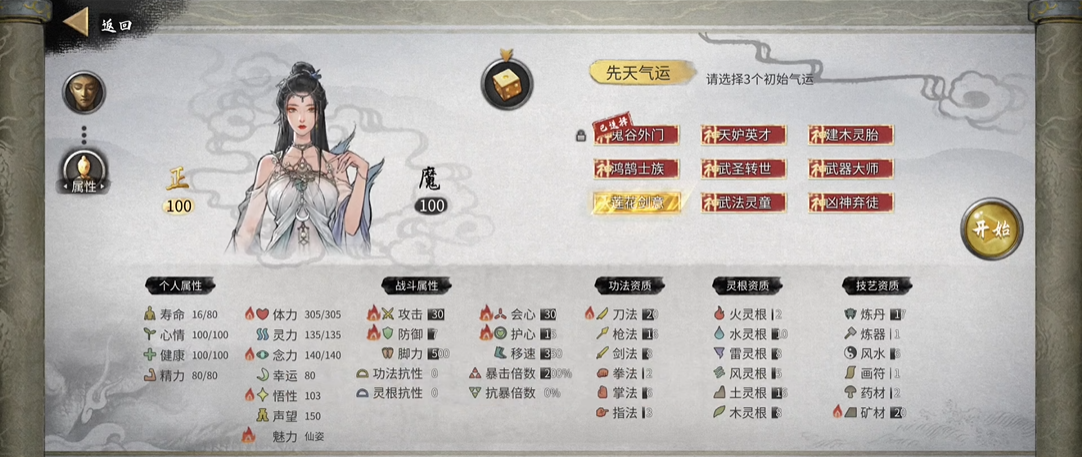Choose the 武法灵童 destiny trait
The height and width of the screenshot is (457, 1082).
743,202
